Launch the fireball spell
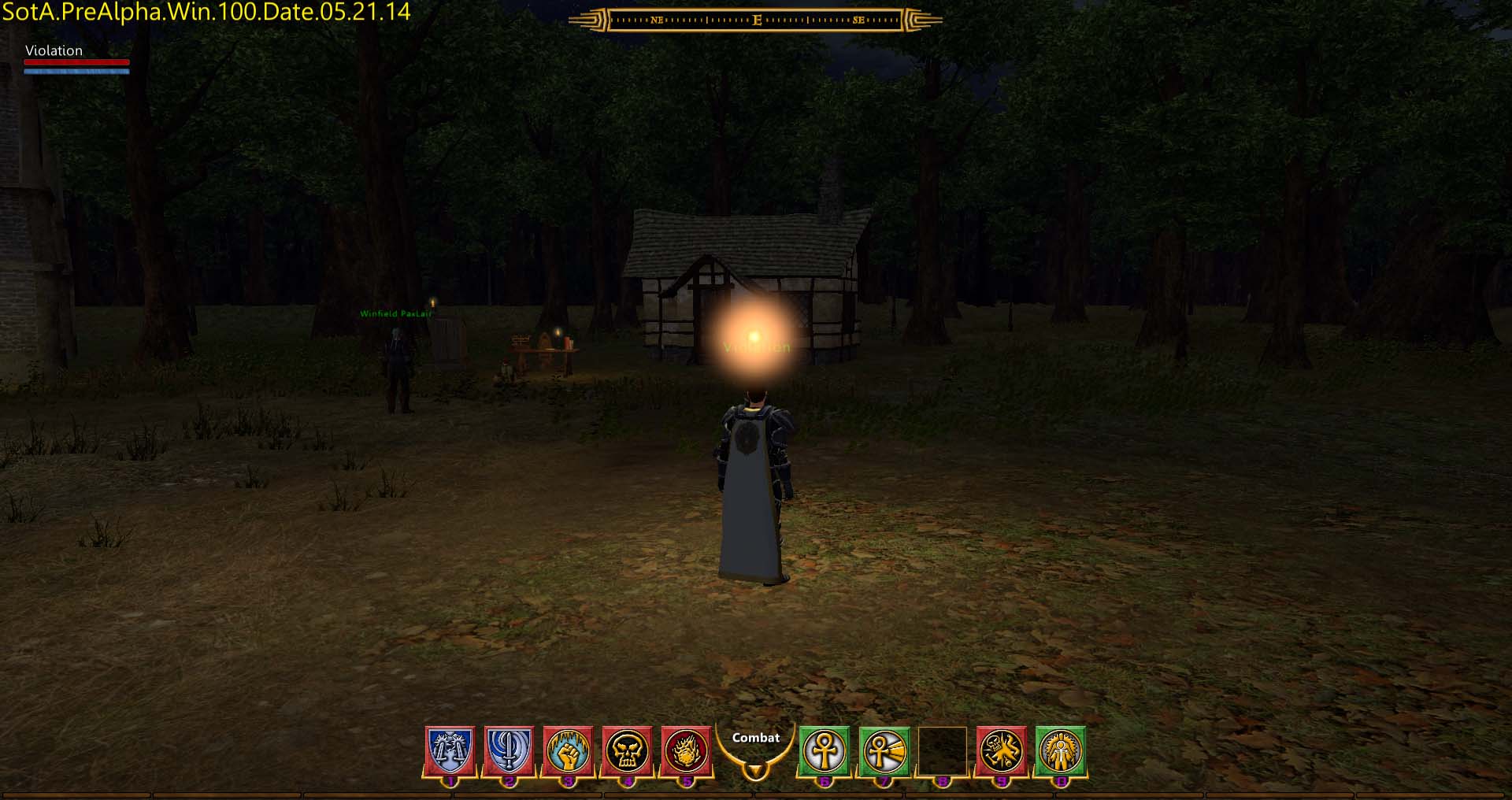Image resolution: width=1512 pixels, height=800 pixels. point(687,750)
